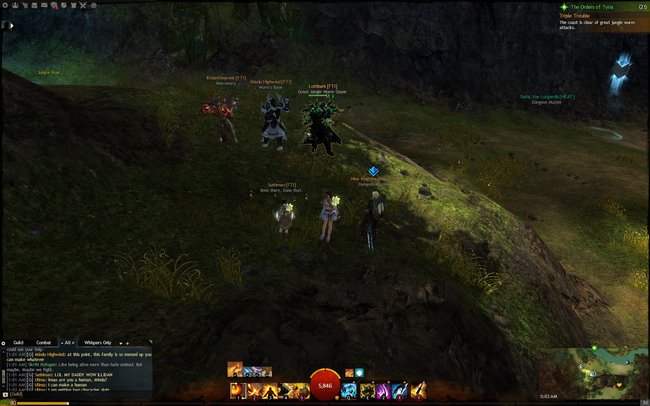Activate the first weapon skill

point(236,389)
